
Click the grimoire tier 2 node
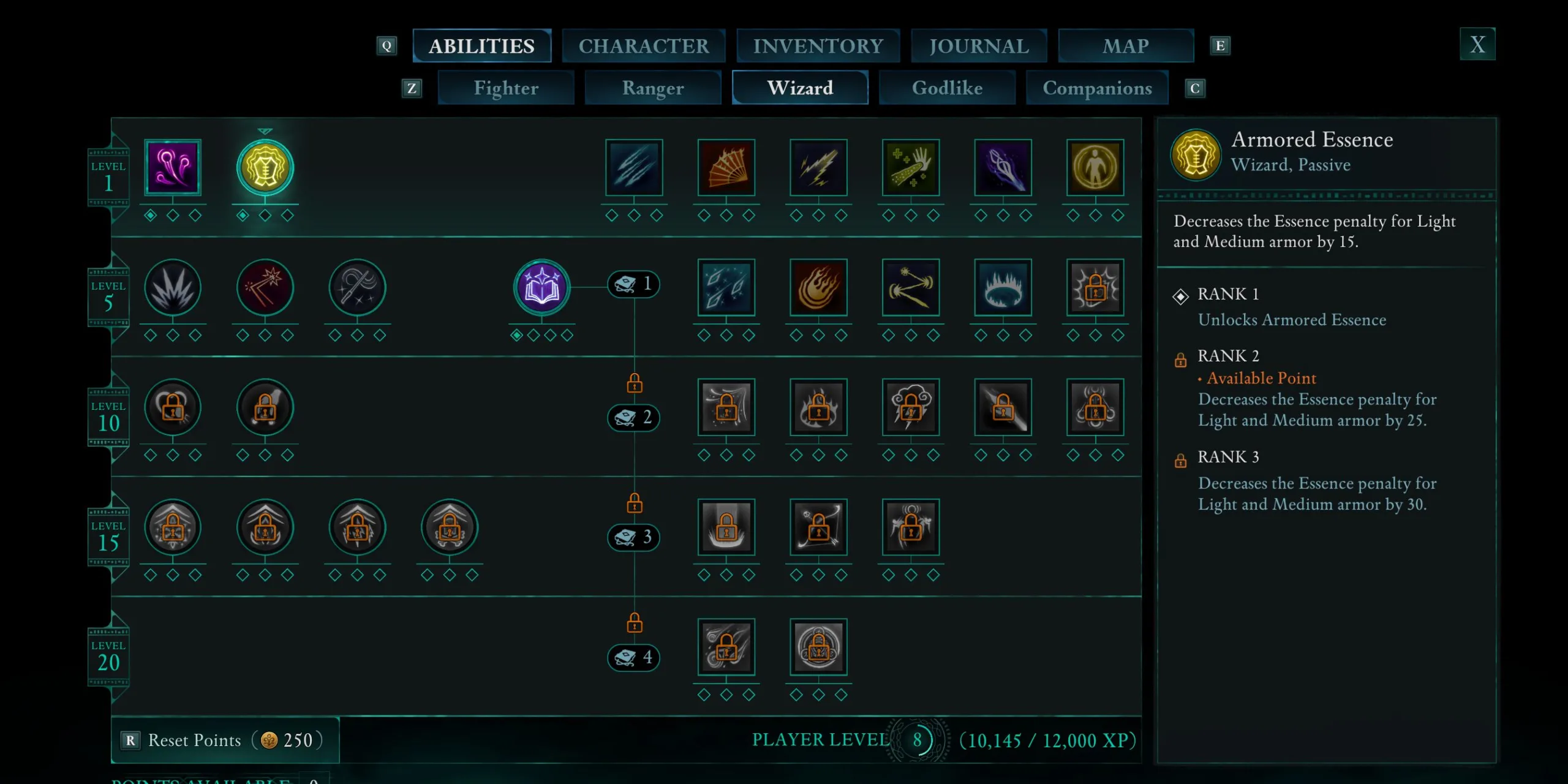pos(633,417)
